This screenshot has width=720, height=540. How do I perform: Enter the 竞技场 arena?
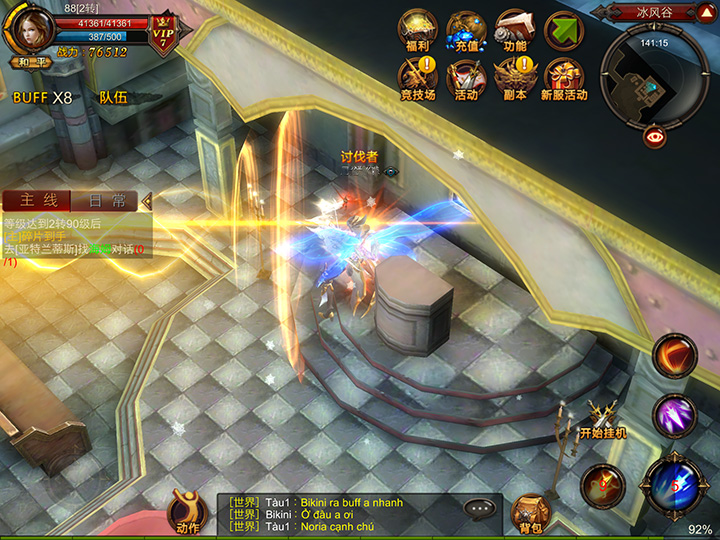pos(417,78)
